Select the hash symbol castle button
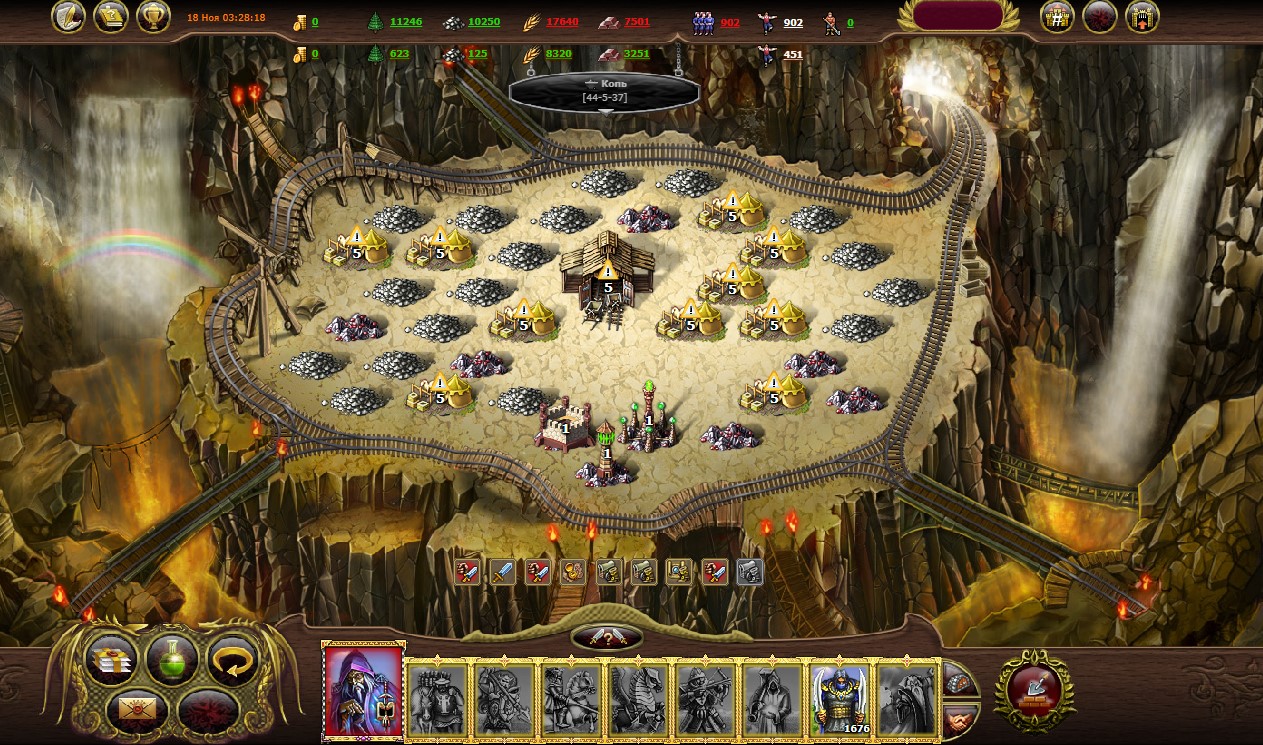The width and height of the screenshot is (1263, 745). (x=1057, y=17)
